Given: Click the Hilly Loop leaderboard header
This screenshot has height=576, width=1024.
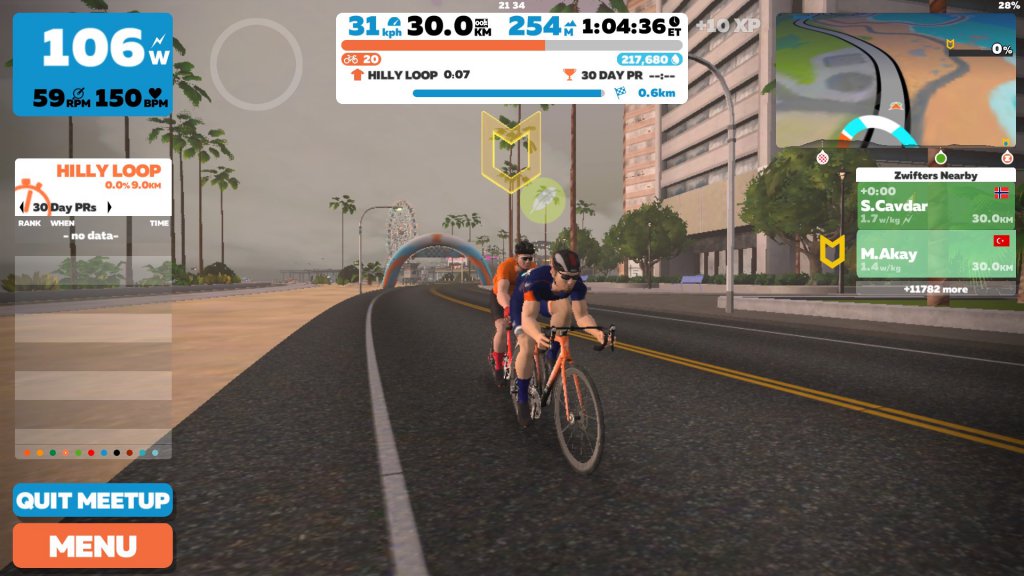Looking at the screenshot, I should click(92, 178).
